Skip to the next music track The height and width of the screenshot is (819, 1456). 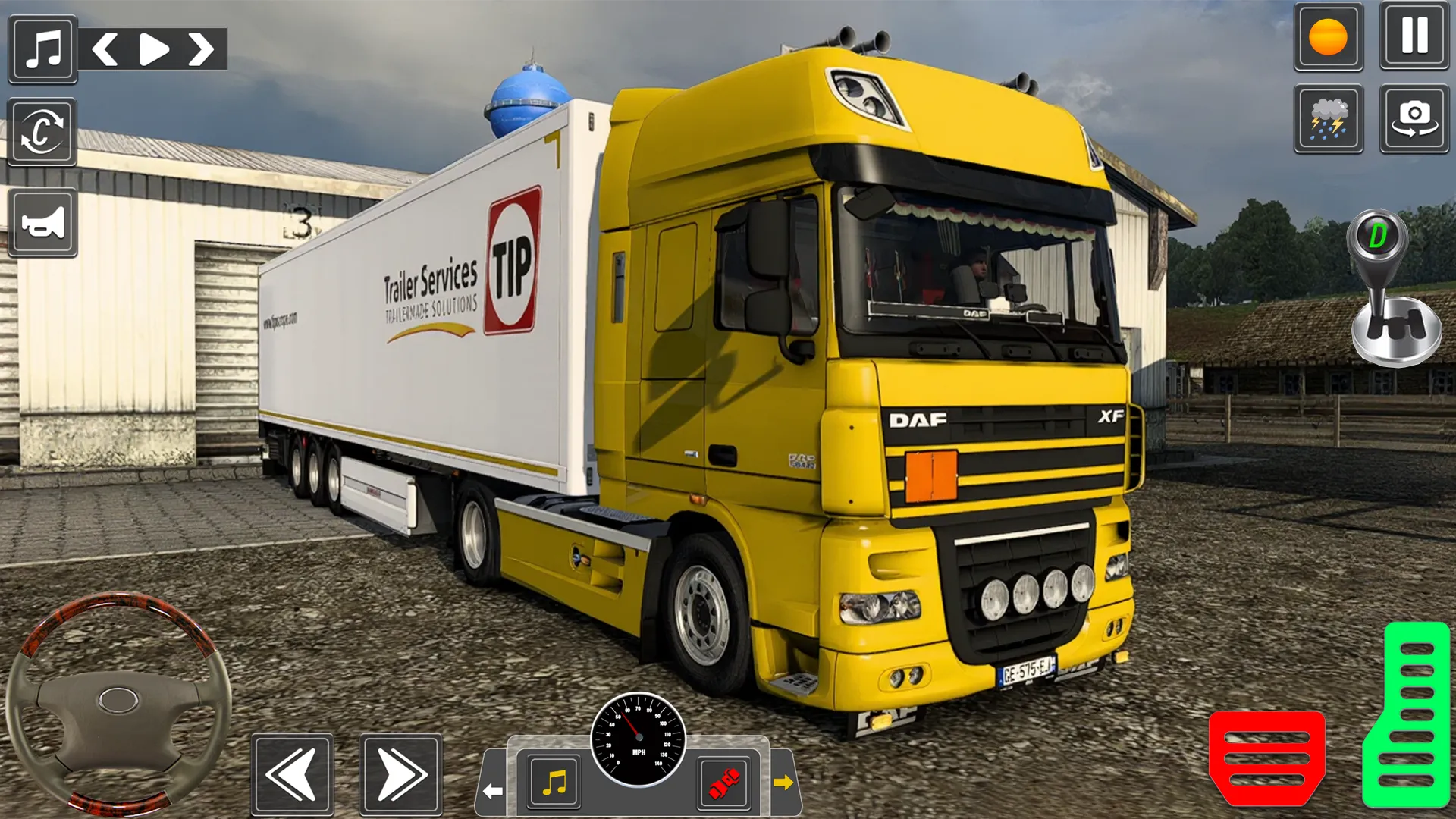pos(201,50)
